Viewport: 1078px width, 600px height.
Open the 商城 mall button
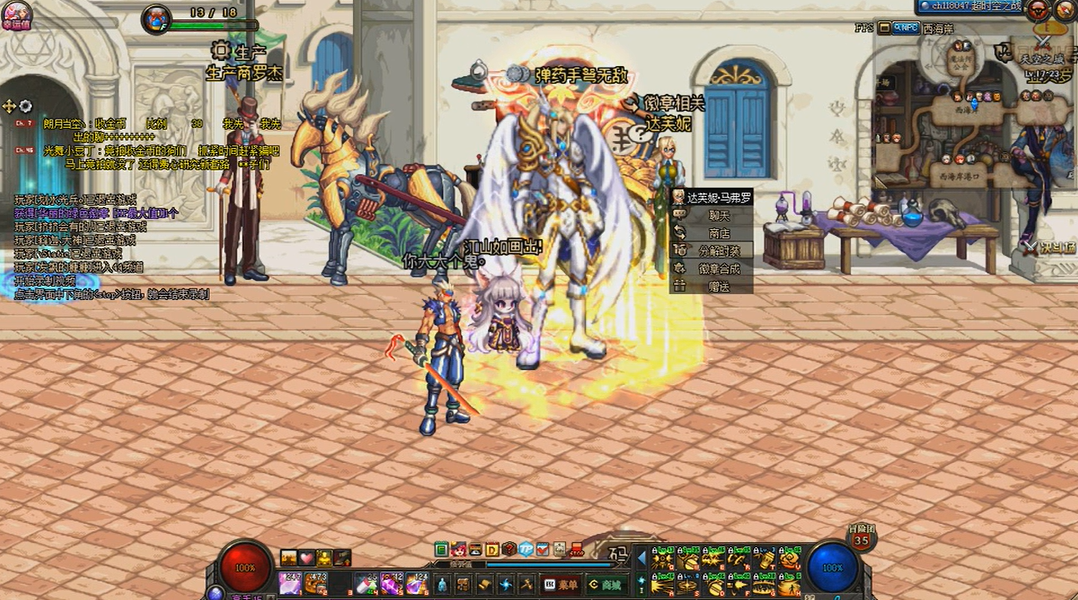607,584
